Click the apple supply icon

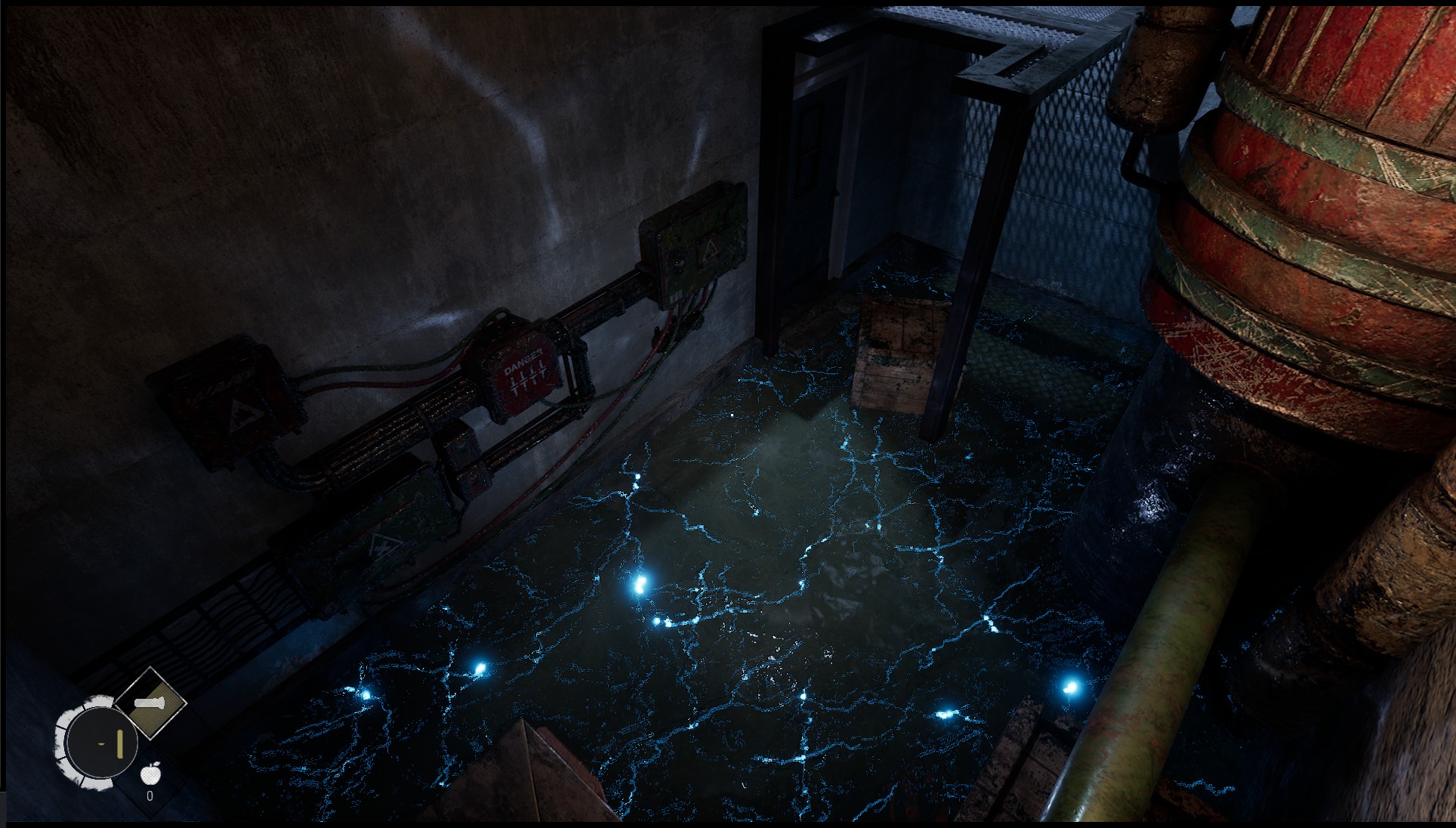[150, 774]
